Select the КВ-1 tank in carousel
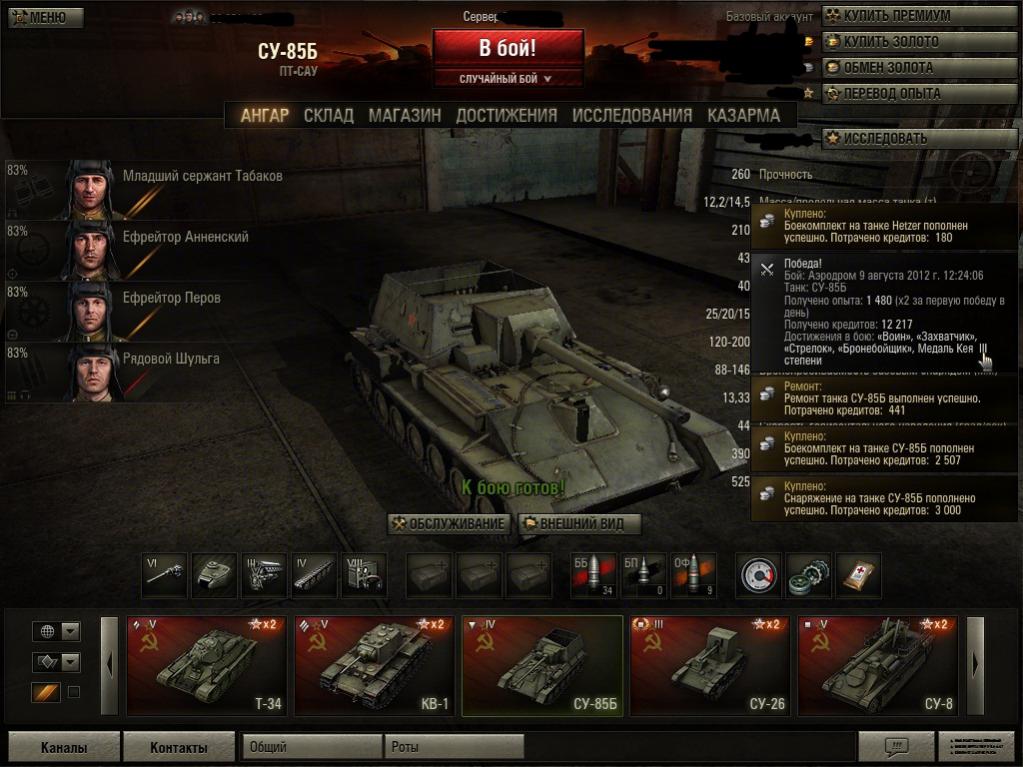This screenshot has height=767, width=1023. tap(375, 666)
